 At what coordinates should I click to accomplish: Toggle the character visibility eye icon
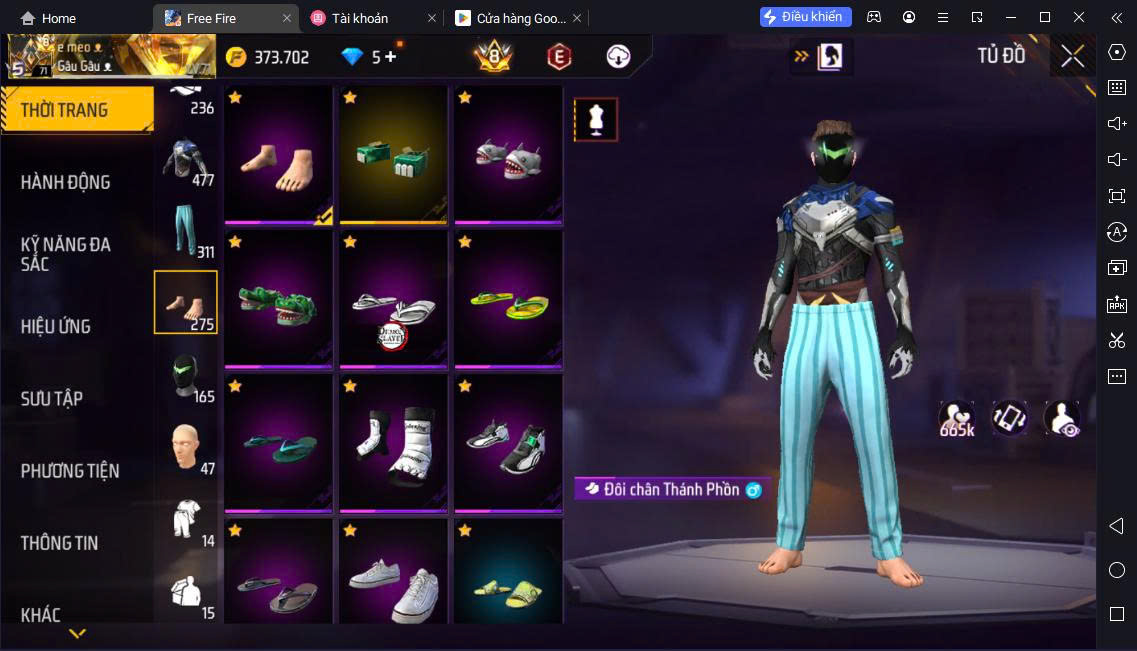tap(1061, 418)
